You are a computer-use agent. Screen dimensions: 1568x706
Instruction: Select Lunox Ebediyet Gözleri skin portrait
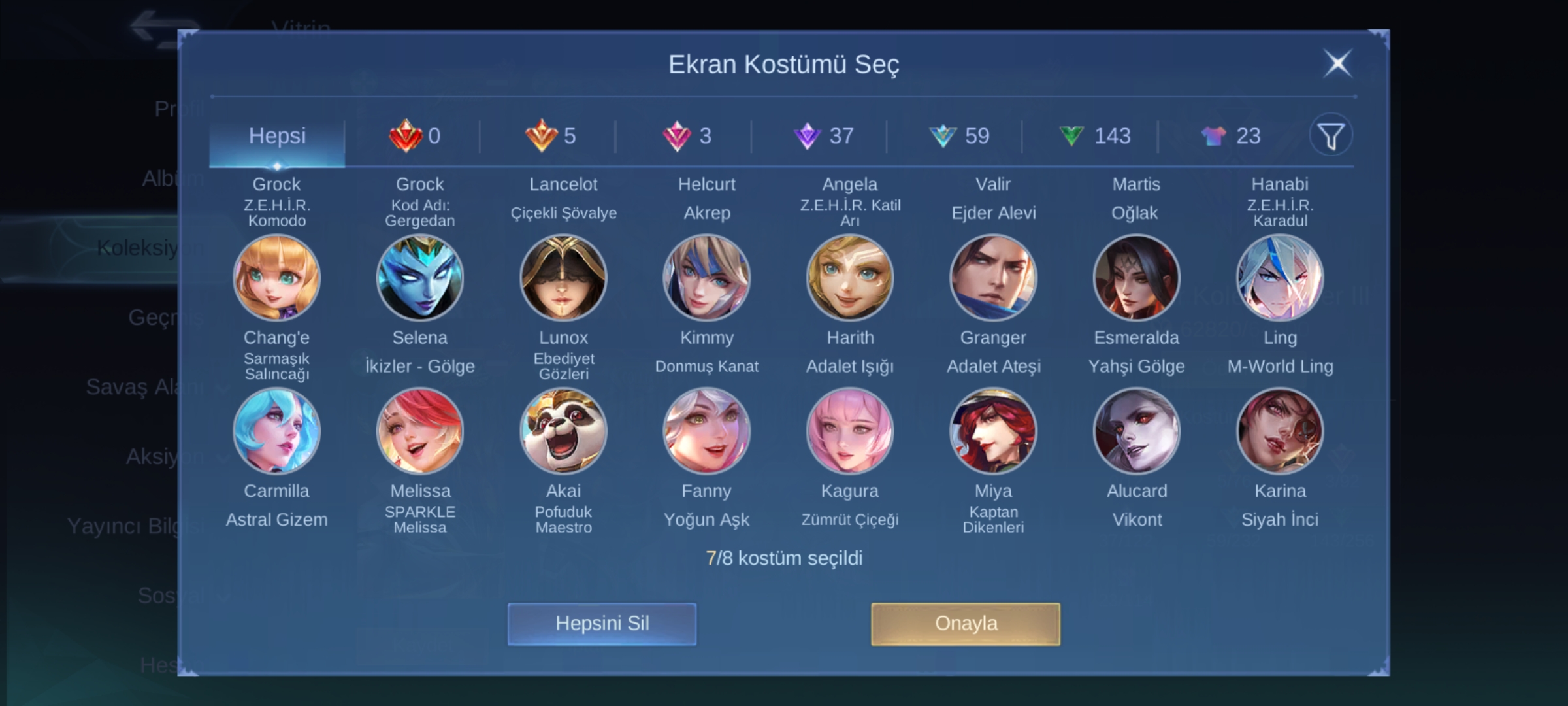pos(563,278)
